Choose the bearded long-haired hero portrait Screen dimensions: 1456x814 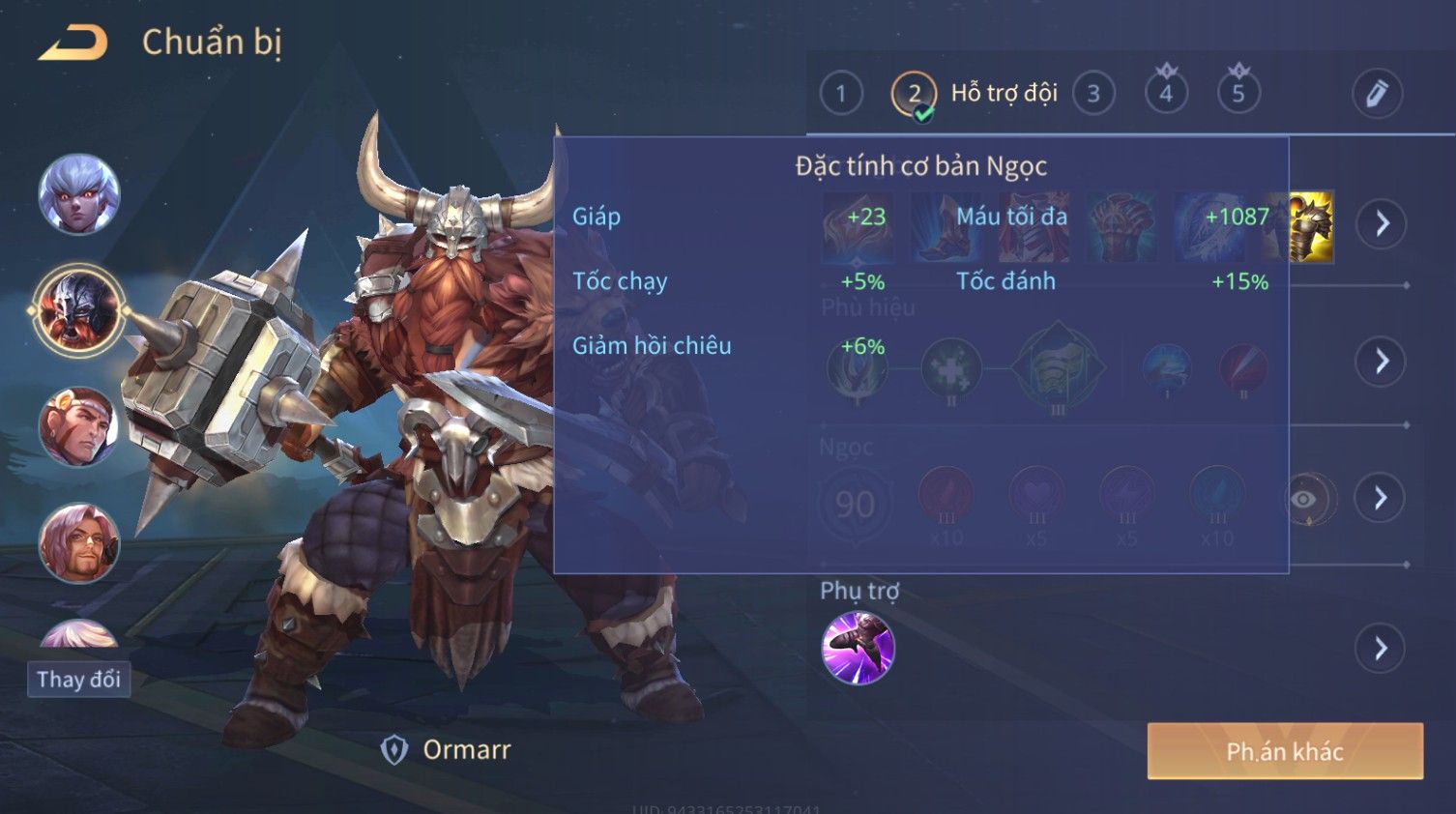coord(79,542)
